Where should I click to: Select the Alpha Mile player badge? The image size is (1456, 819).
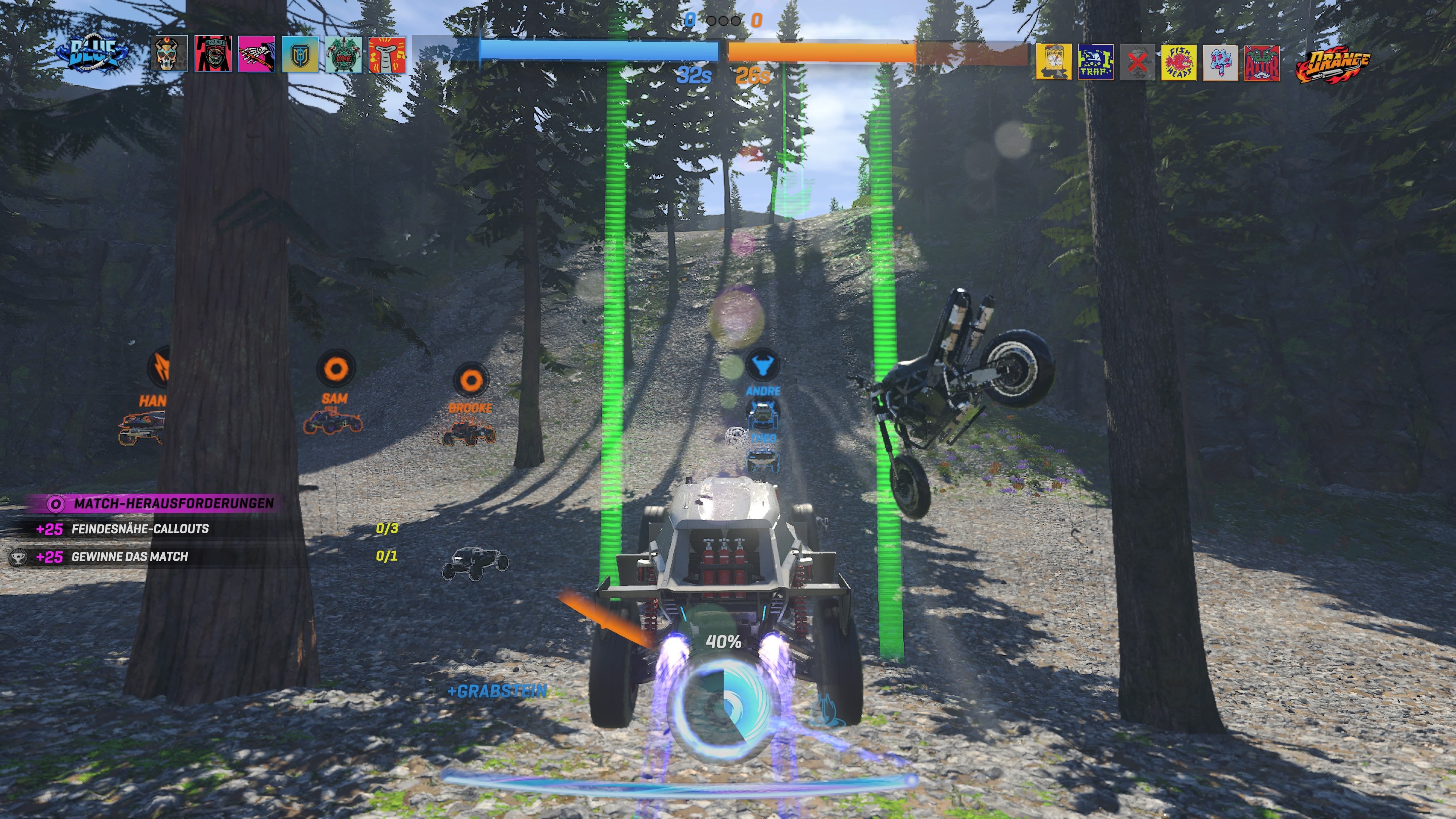point(213,54)
